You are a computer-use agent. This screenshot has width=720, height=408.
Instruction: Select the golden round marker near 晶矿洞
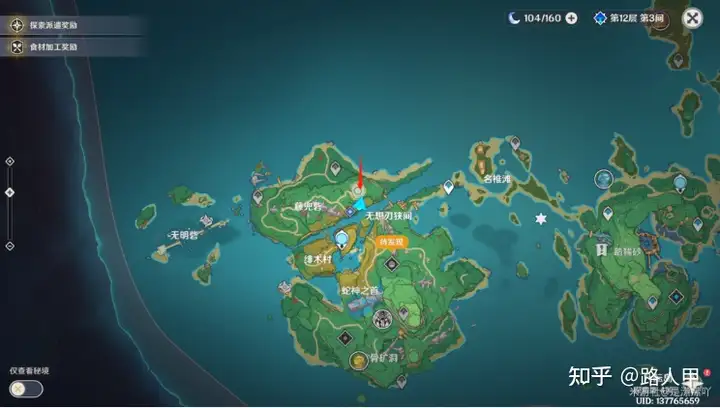pos(356,359)
